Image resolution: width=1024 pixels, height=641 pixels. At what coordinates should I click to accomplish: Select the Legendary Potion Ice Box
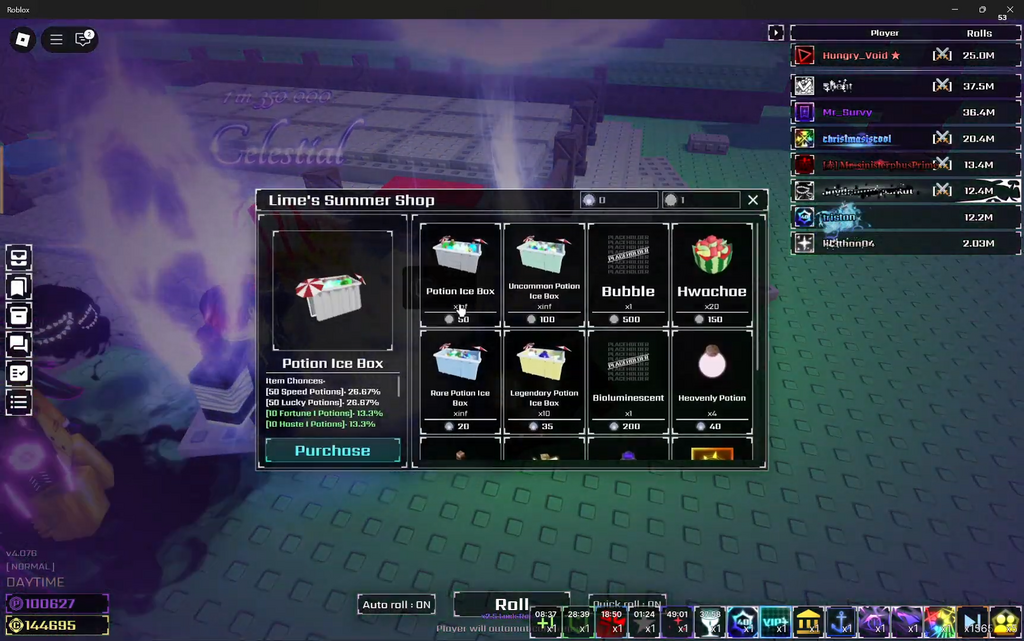click(544, 381)
